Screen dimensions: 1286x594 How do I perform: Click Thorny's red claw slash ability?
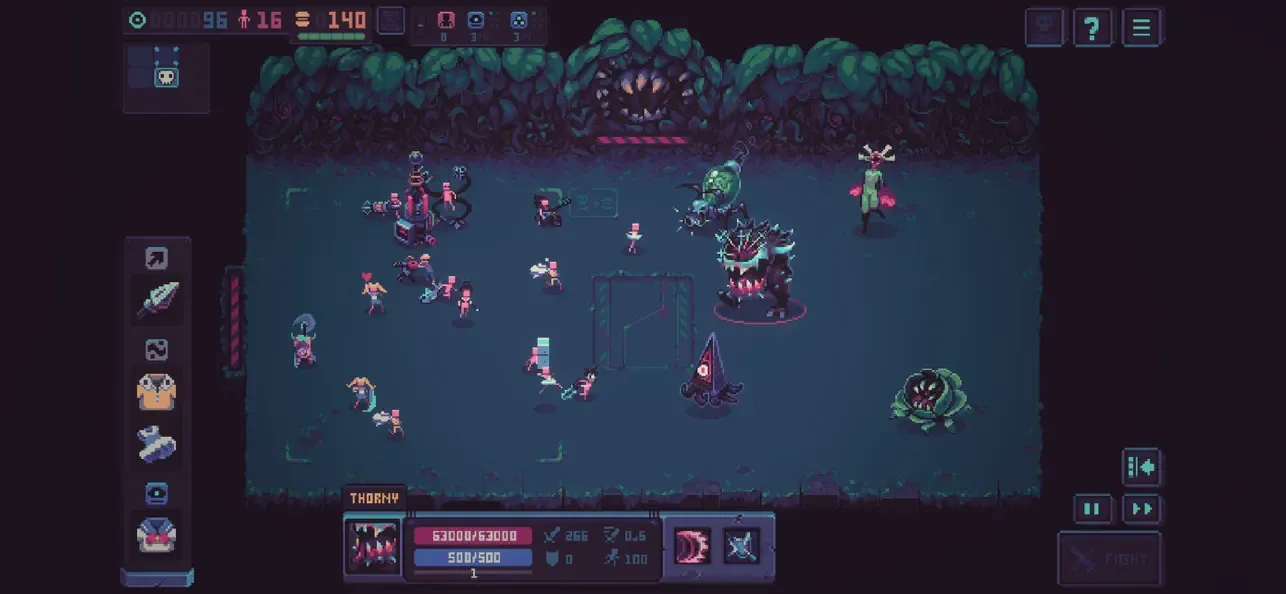point(692,546)
